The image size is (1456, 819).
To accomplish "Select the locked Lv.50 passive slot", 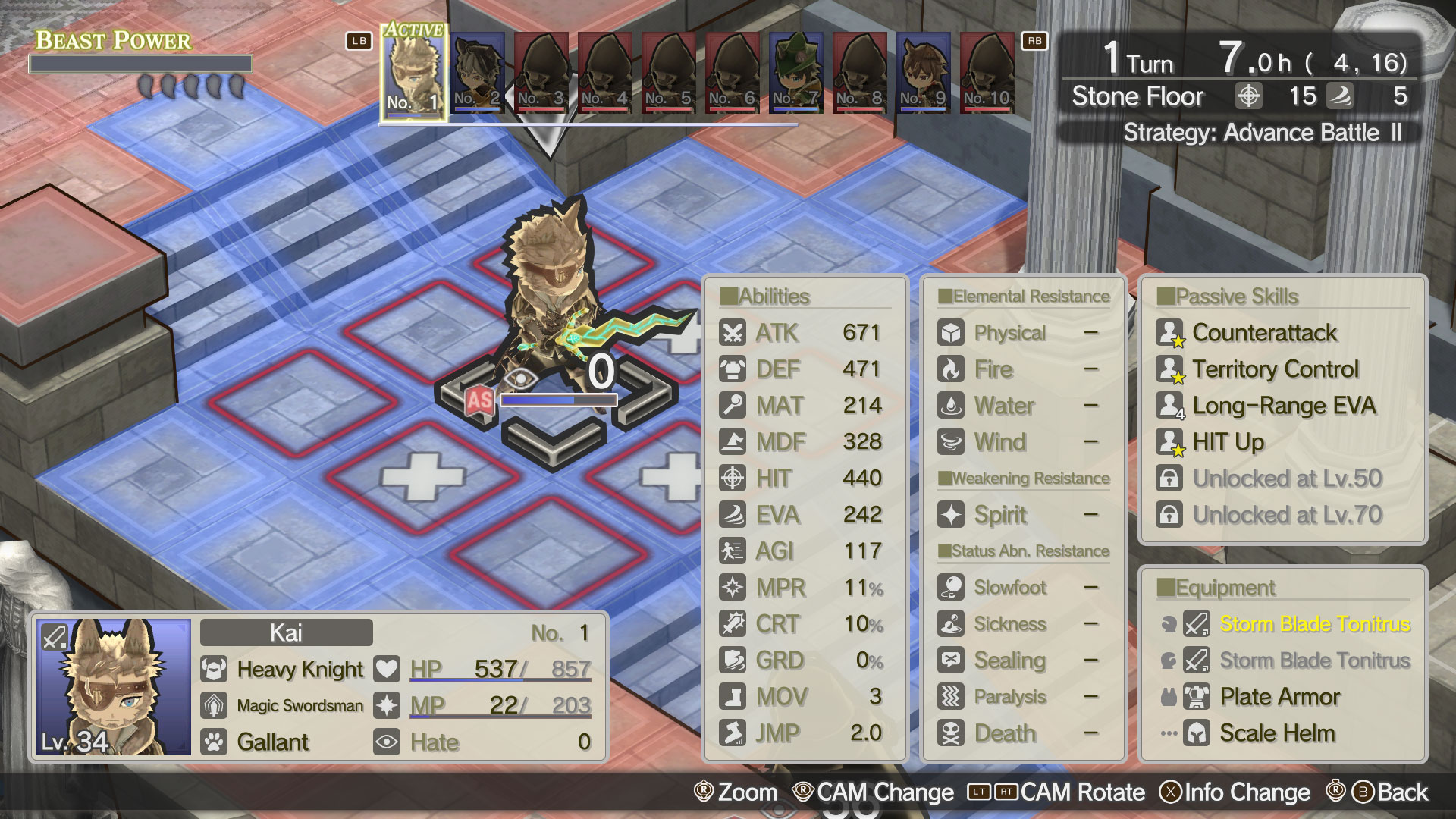I will pos(1287,479).
